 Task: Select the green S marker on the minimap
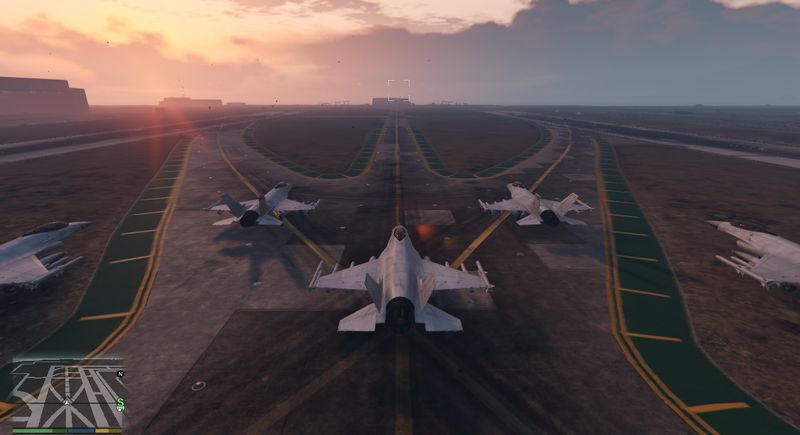point(120,404)
